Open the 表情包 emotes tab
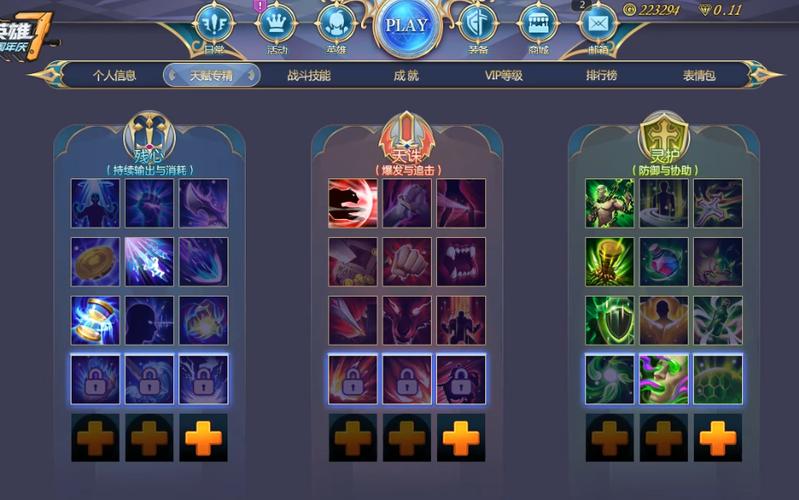799x500 pixels. [699, 75]
